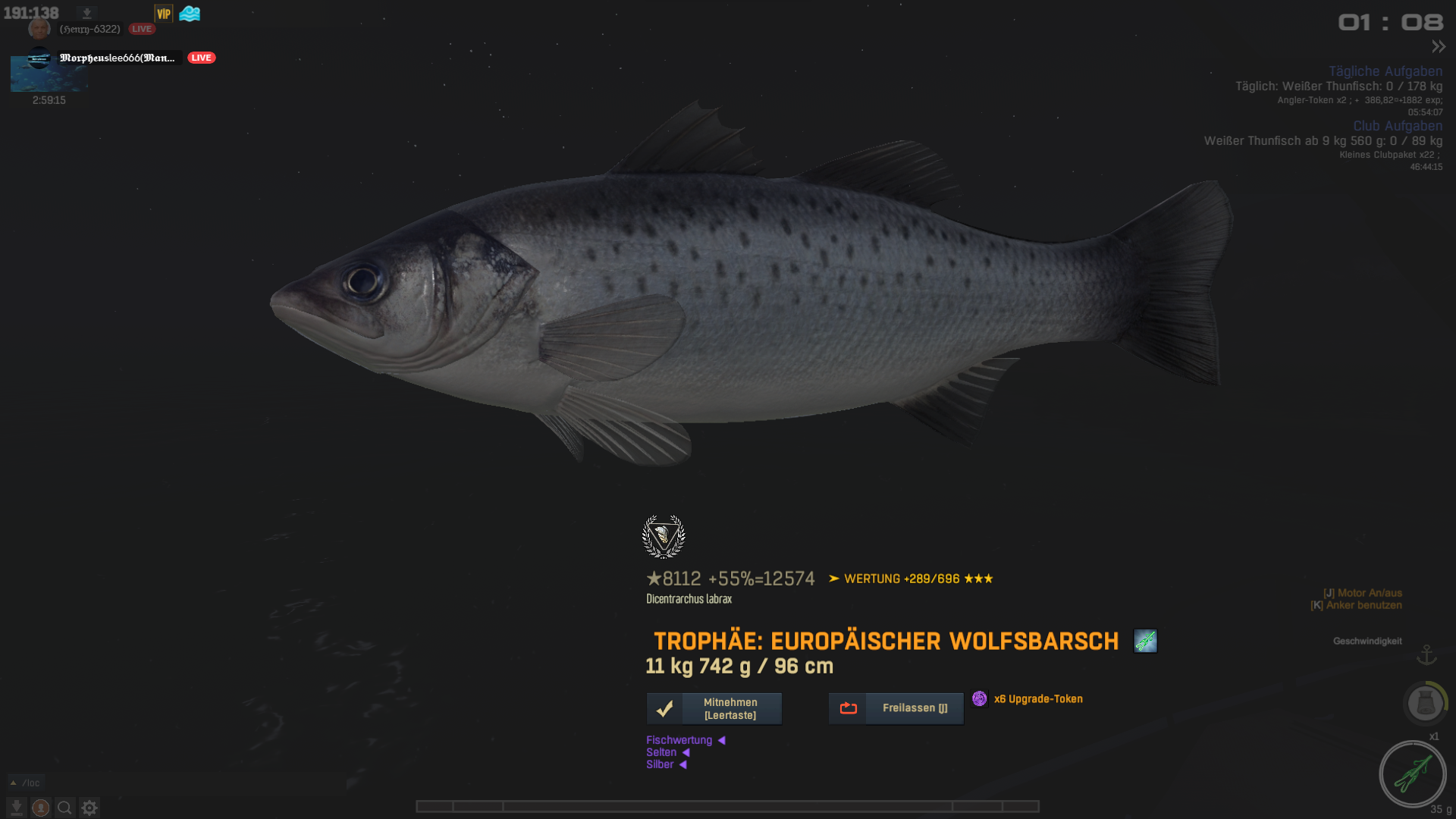The height and width of the screenshot is (819, 1456).
Task: Open the settings gear icon
Action: (89, 808)
